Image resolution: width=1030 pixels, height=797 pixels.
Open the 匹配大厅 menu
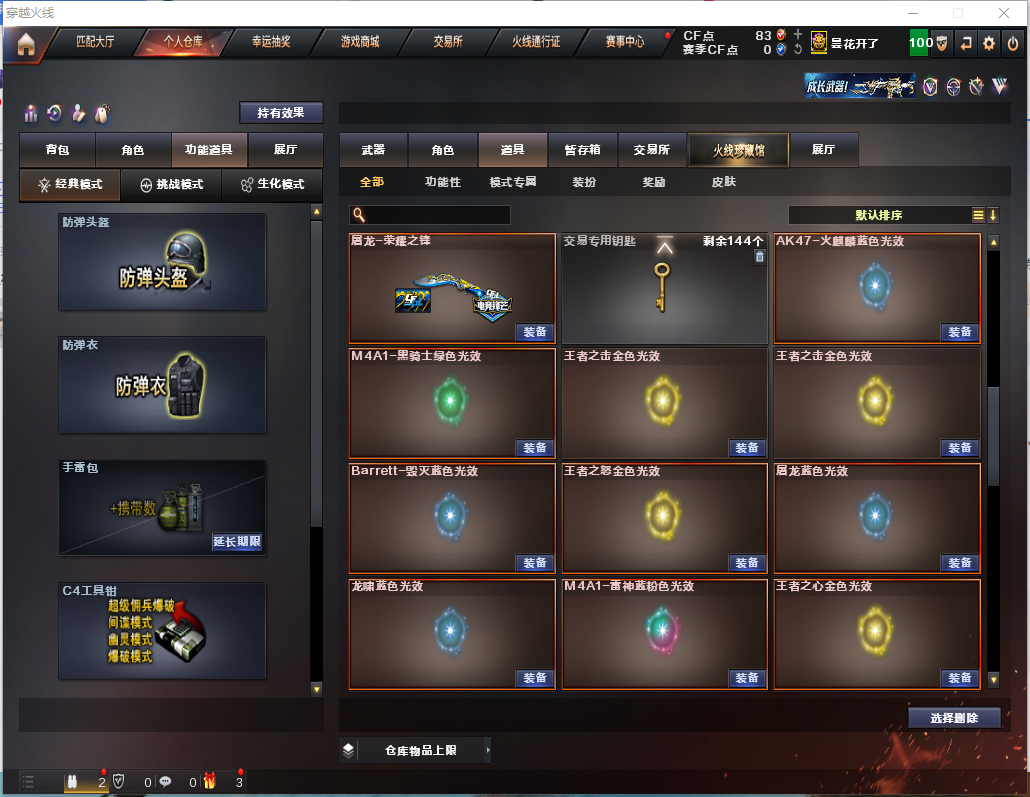pyautogui.click(x=95, y=42)
